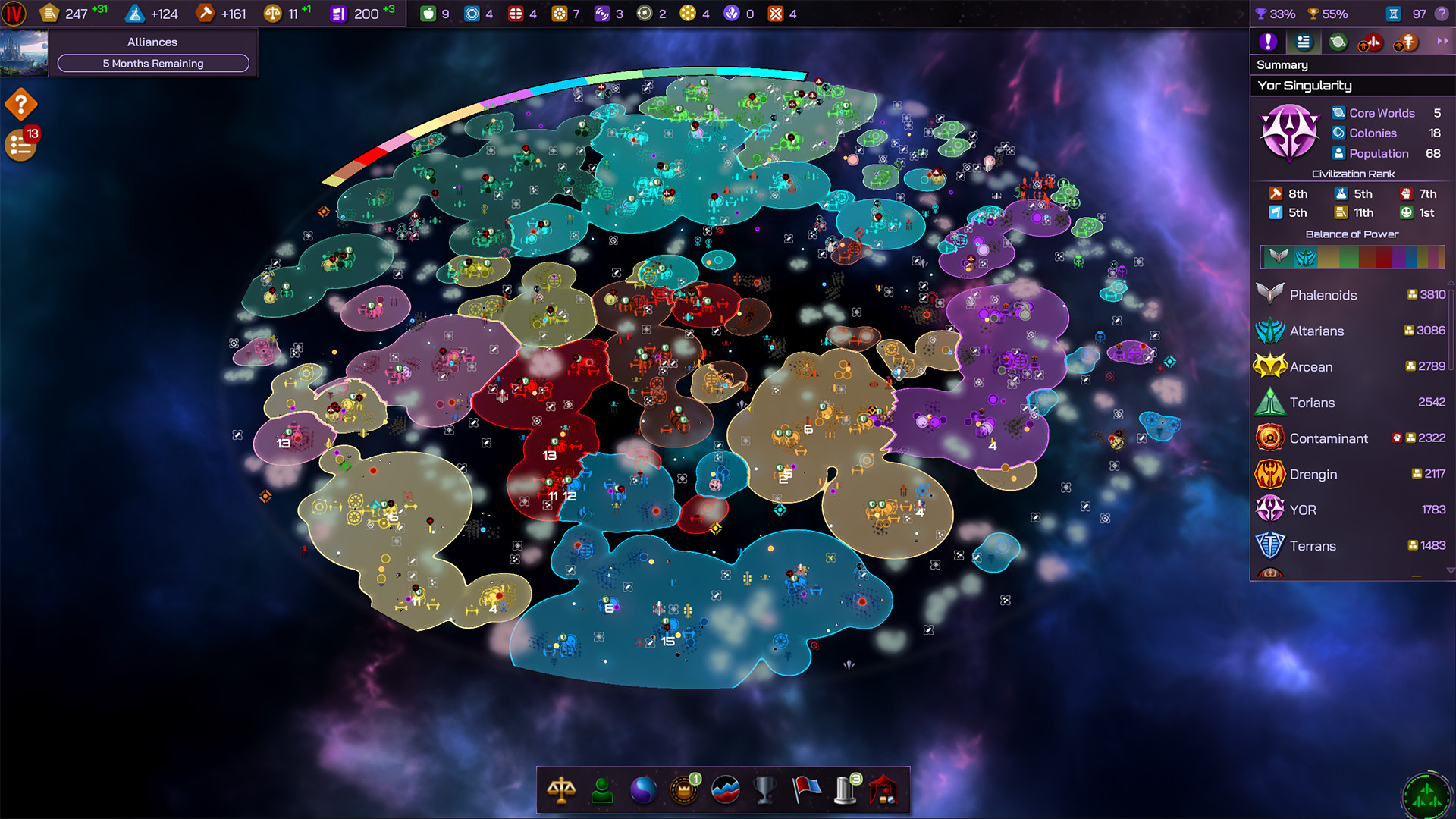Click the orange question mark help icon
Viewport: 1456px width, 819px height.
tap(20, 104)
